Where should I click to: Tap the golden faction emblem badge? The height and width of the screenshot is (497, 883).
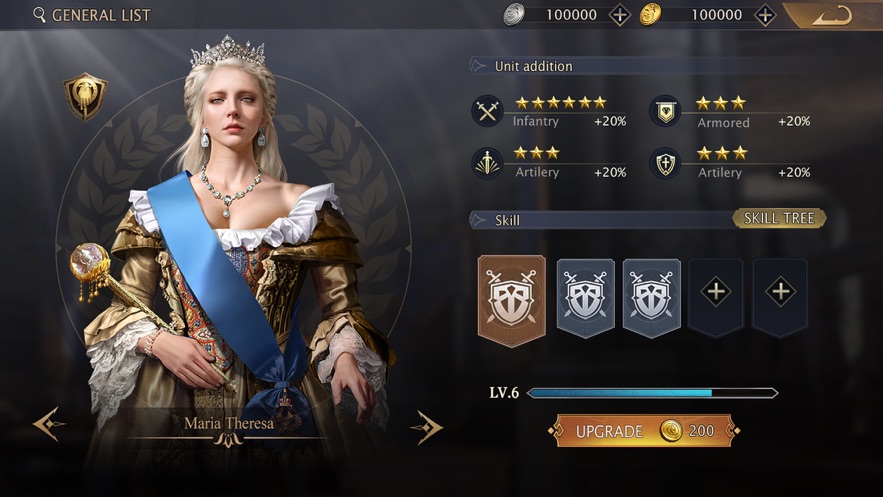(85, 96)
